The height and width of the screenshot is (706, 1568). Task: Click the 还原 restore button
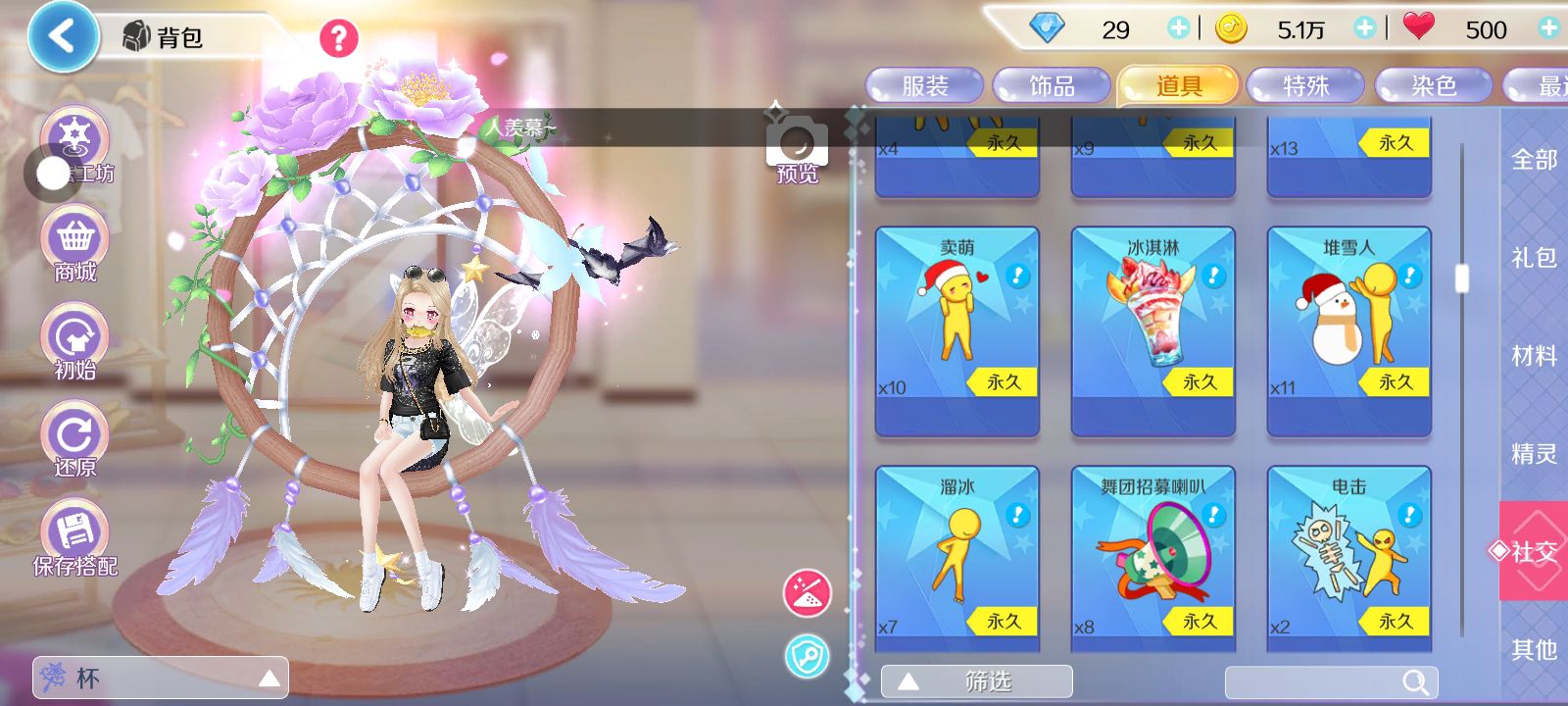coord(75,440)
